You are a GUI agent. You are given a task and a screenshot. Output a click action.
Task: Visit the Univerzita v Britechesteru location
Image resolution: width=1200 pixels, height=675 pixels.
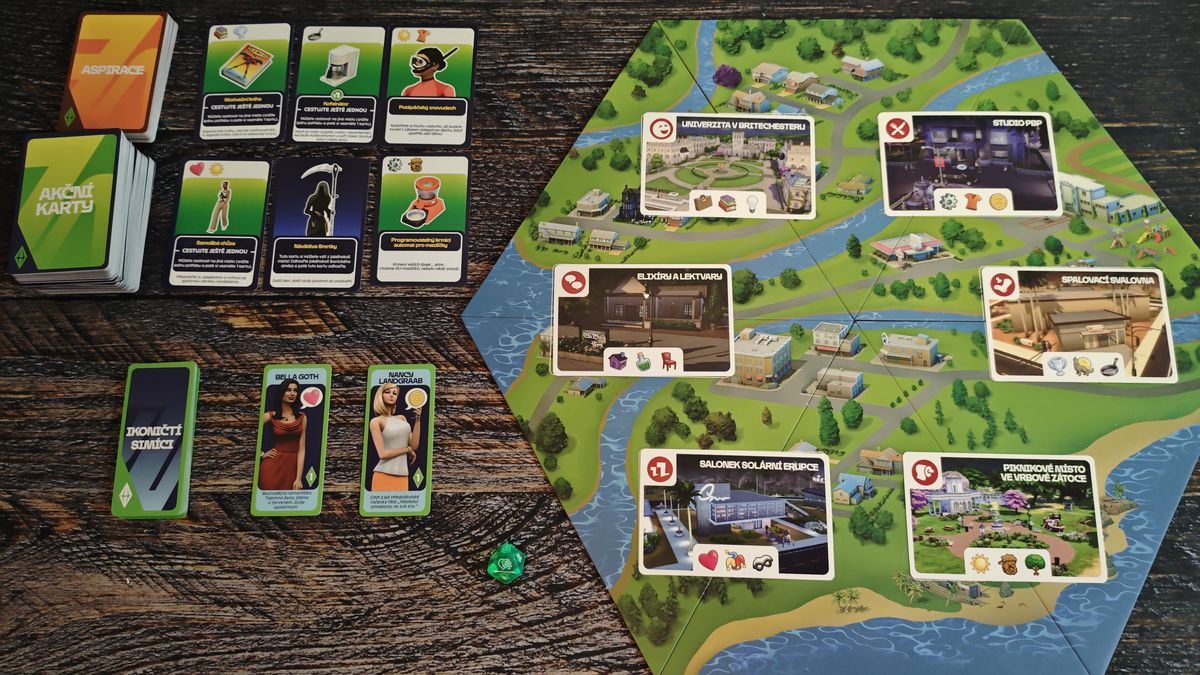(726, 165)
